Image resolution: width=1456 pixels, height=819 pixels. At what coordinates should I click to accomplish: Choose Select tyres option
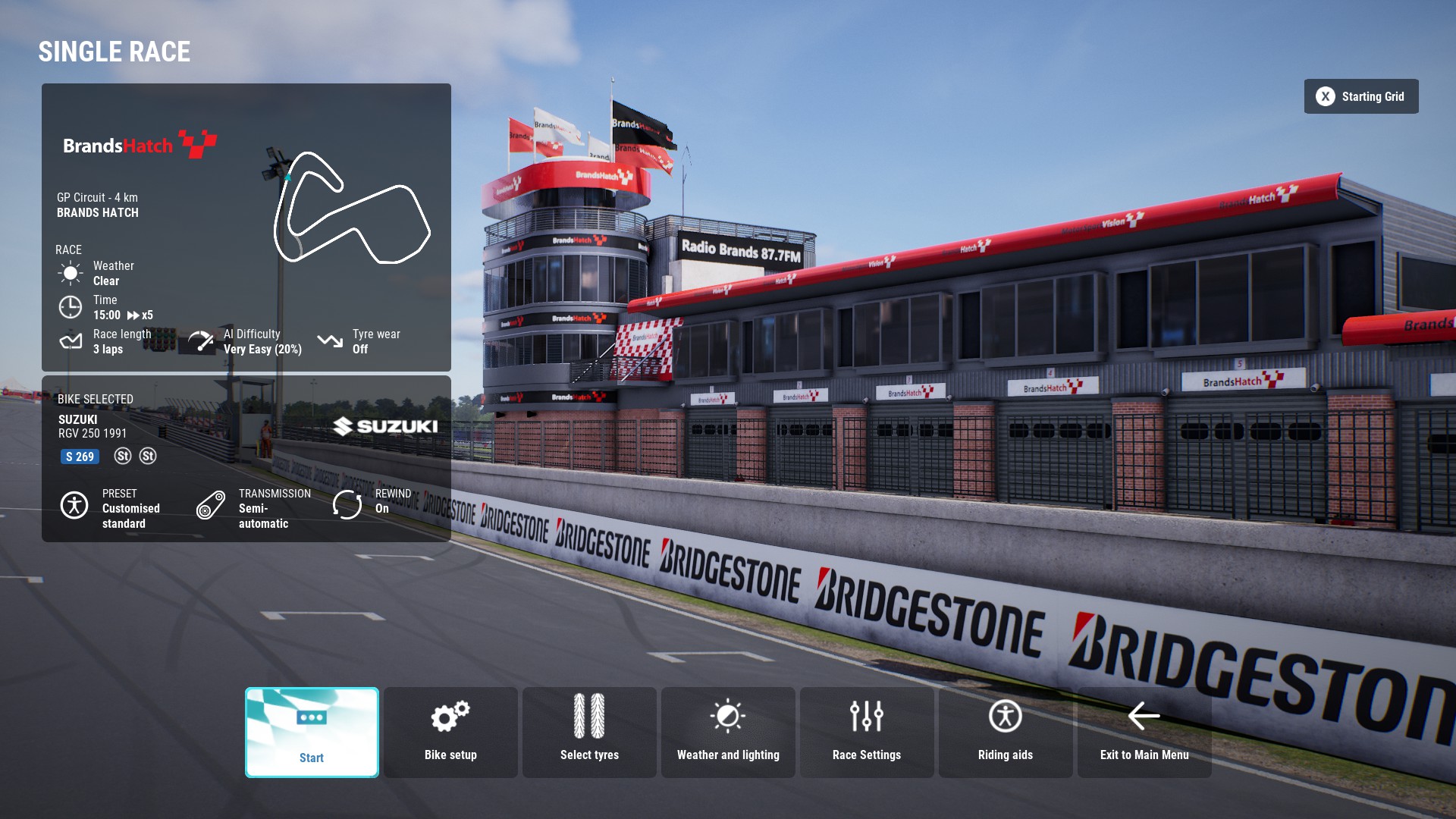click(589, 732)
